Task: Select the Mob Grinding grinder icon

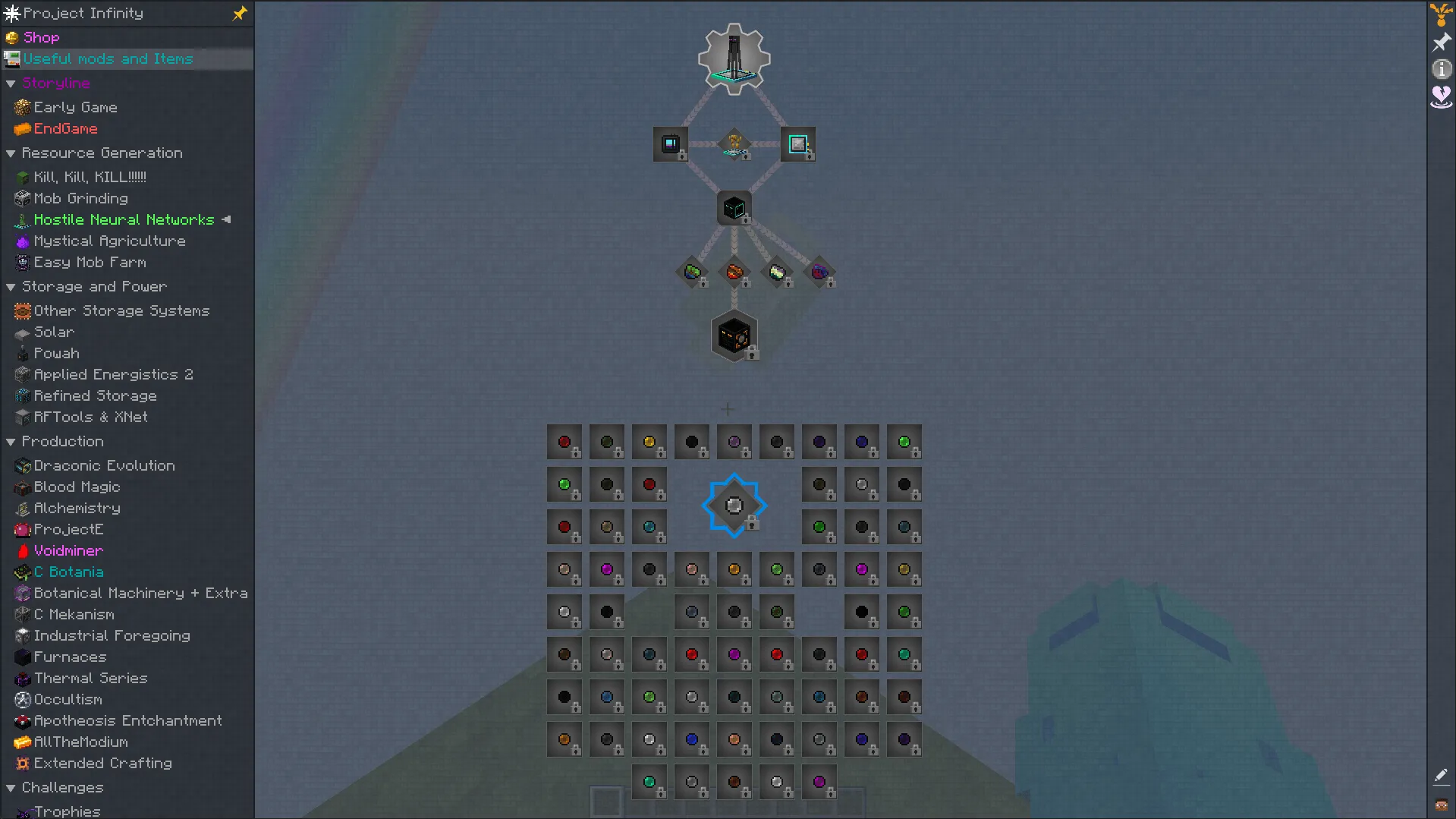Action: (22, 198)
